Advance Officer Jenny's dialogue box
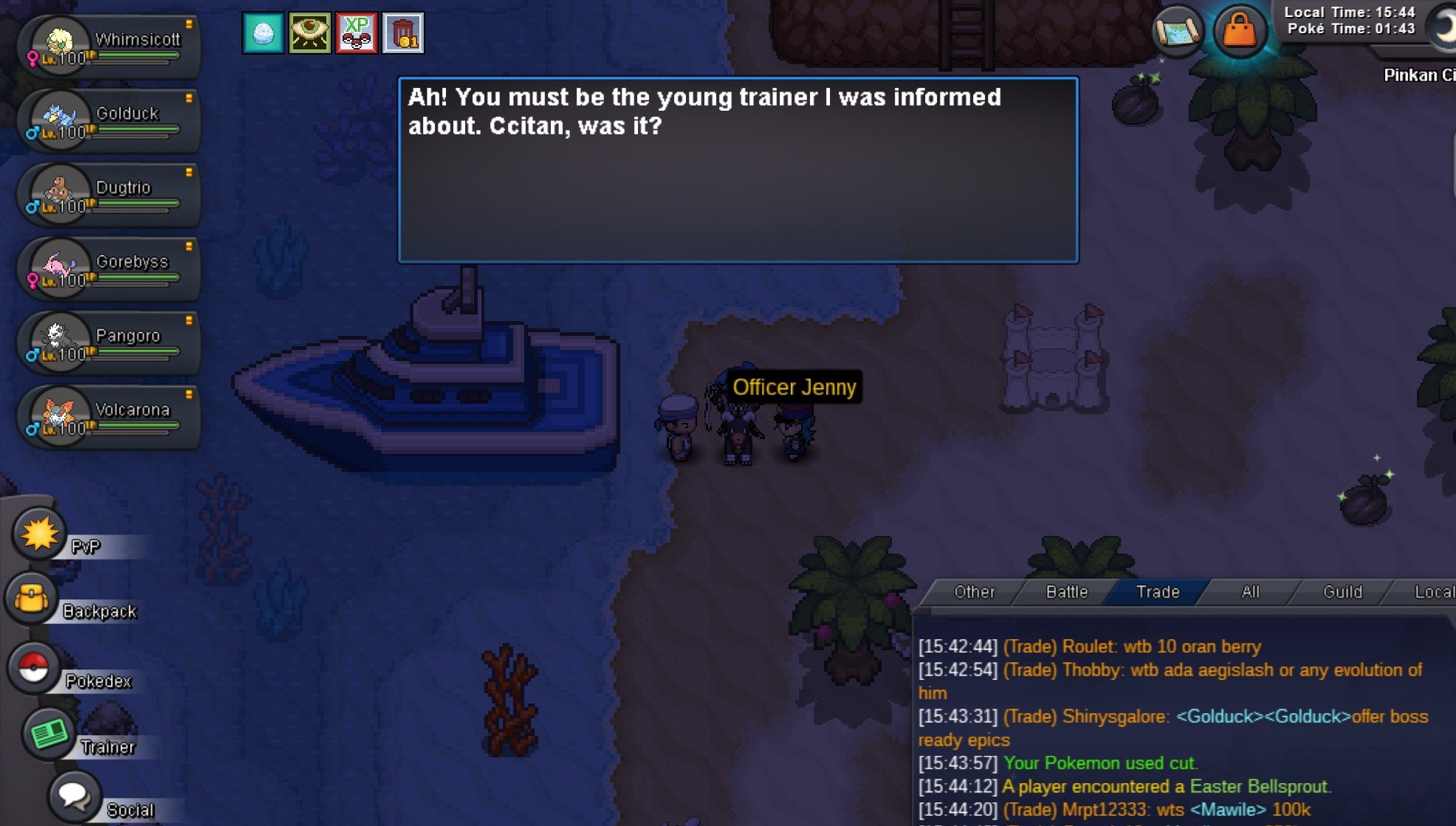 [738, 170]
